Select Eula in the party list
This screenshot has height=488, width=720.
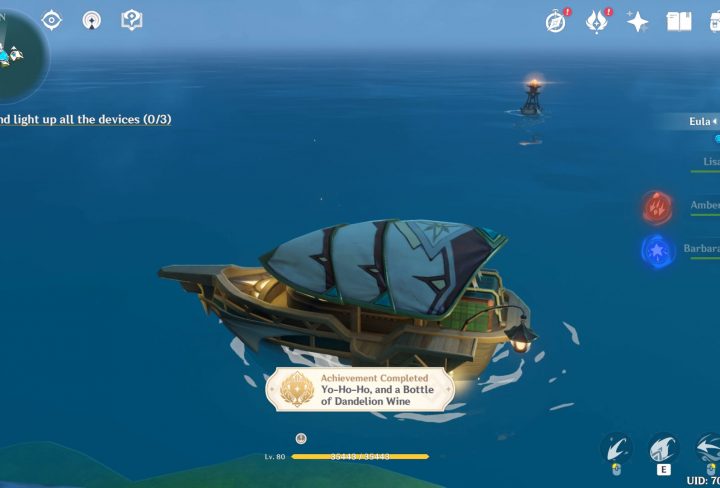coord(701,122)
